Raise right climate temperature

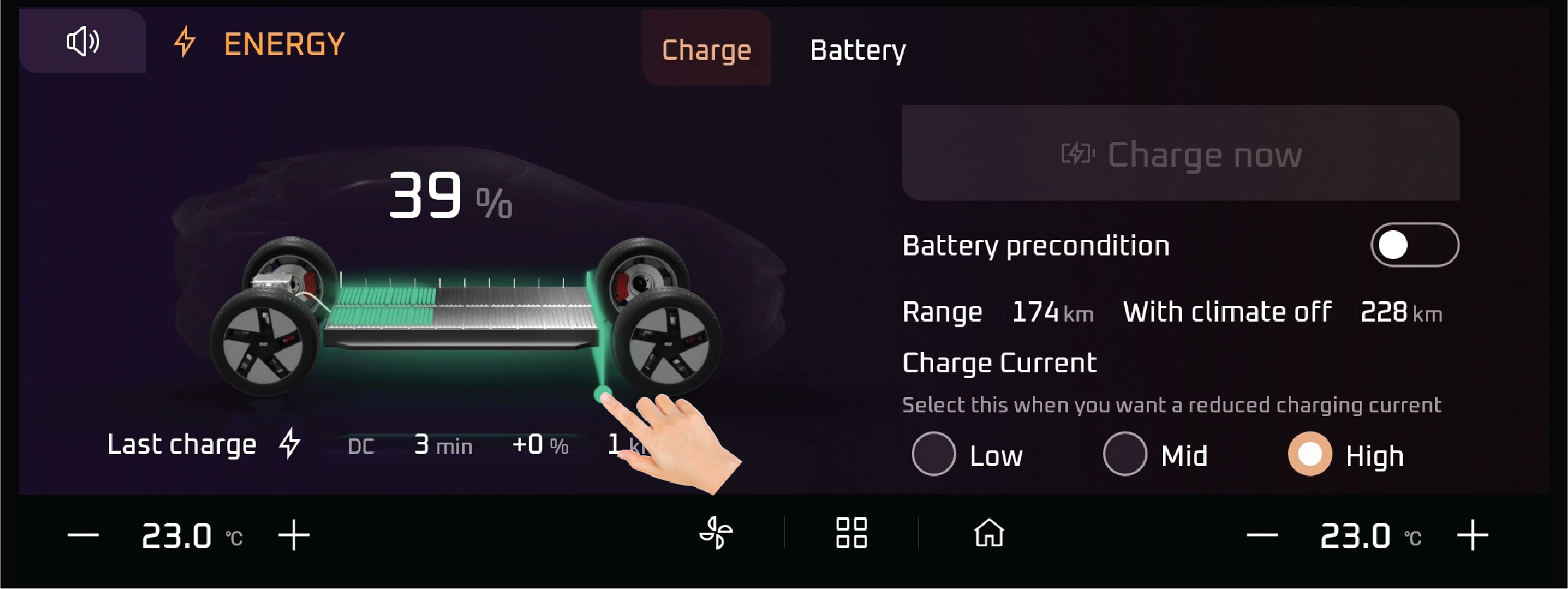tap(1472, 536)
